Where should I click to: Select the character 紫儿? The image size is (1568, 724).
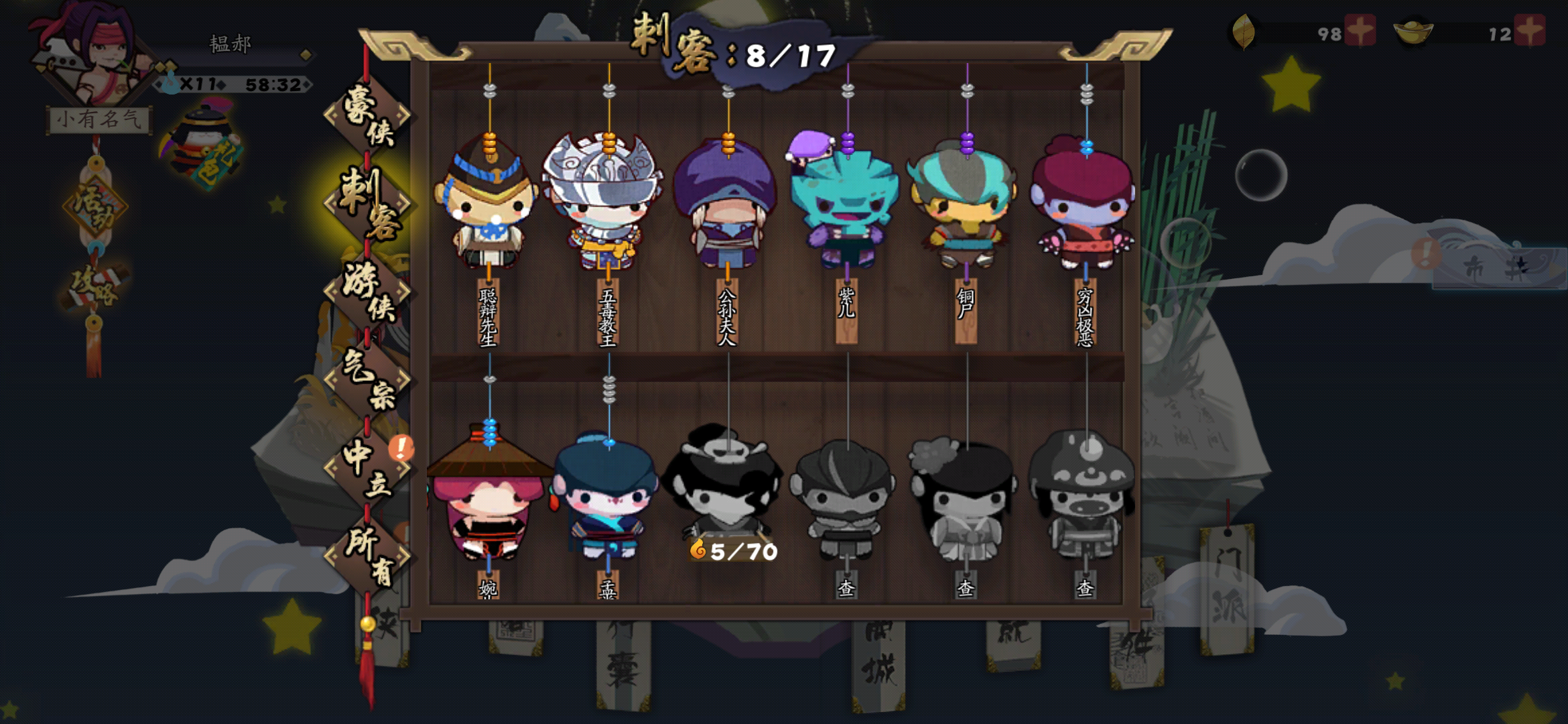click(848, 201)
